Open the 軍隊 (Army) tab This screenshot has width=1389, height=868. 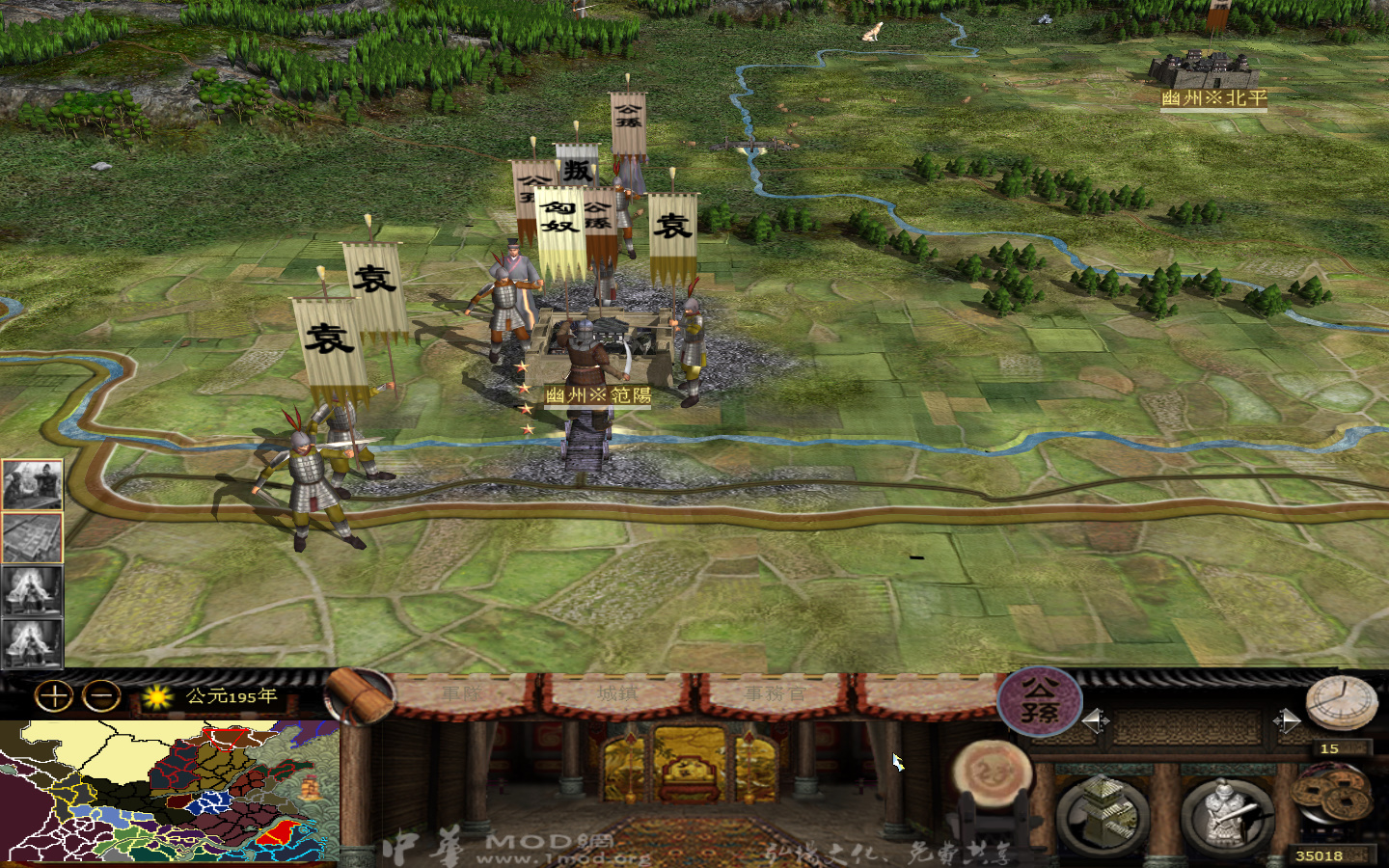461,692
